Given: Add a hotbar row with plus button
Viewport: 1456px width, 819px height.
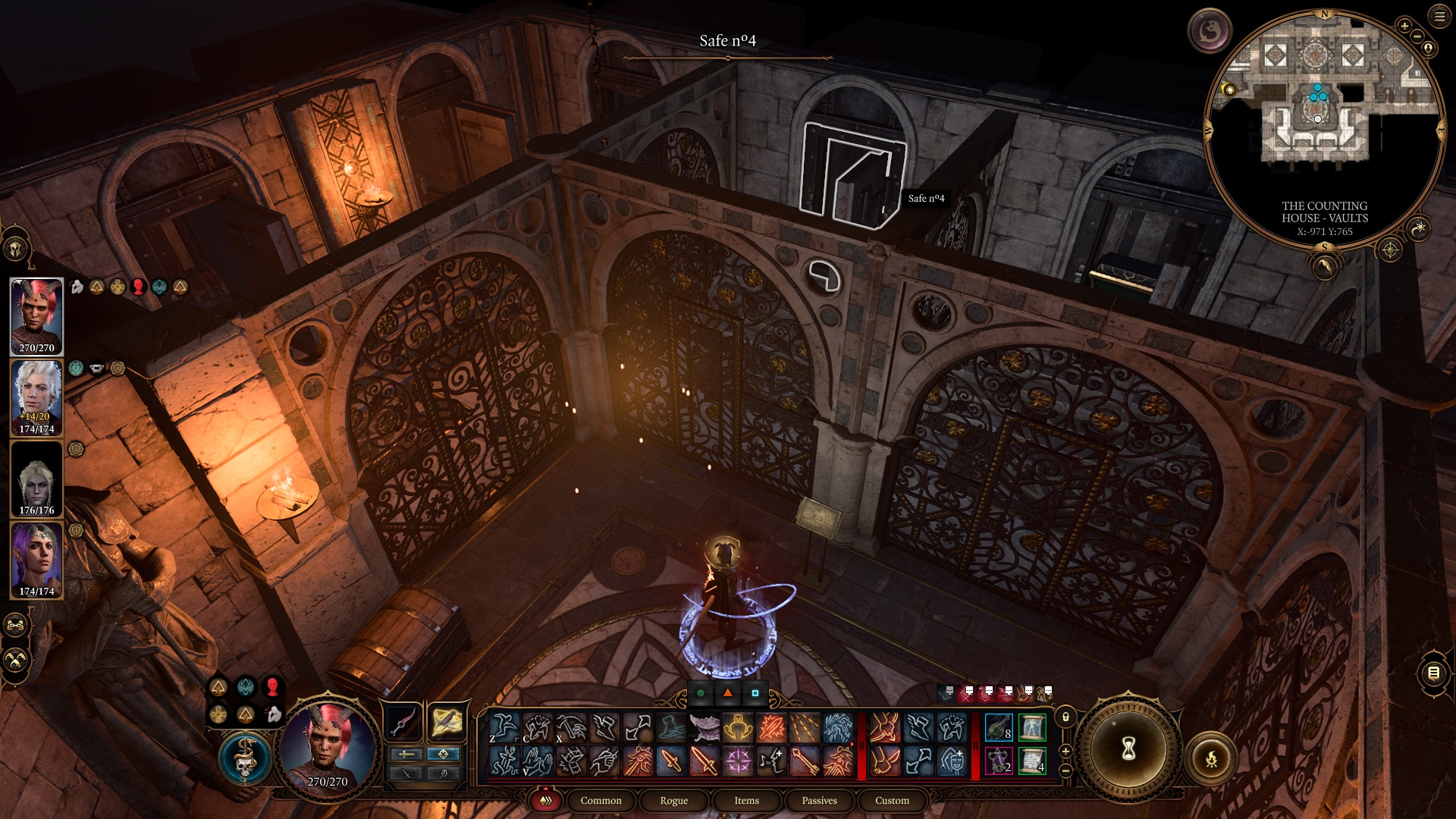Looking at the screenshot, I should (x=1065, y=752).
